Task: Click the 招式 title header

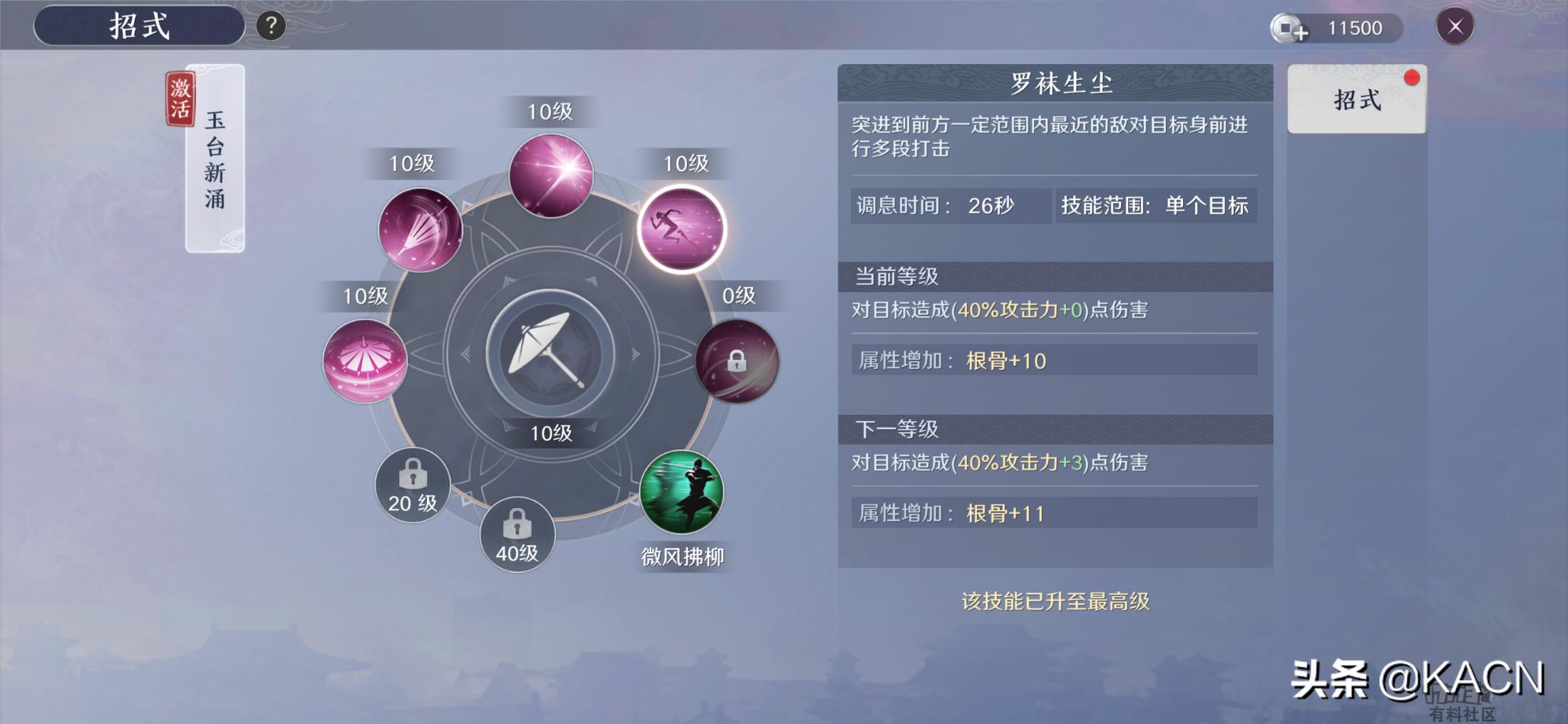Action: (139, 27)
